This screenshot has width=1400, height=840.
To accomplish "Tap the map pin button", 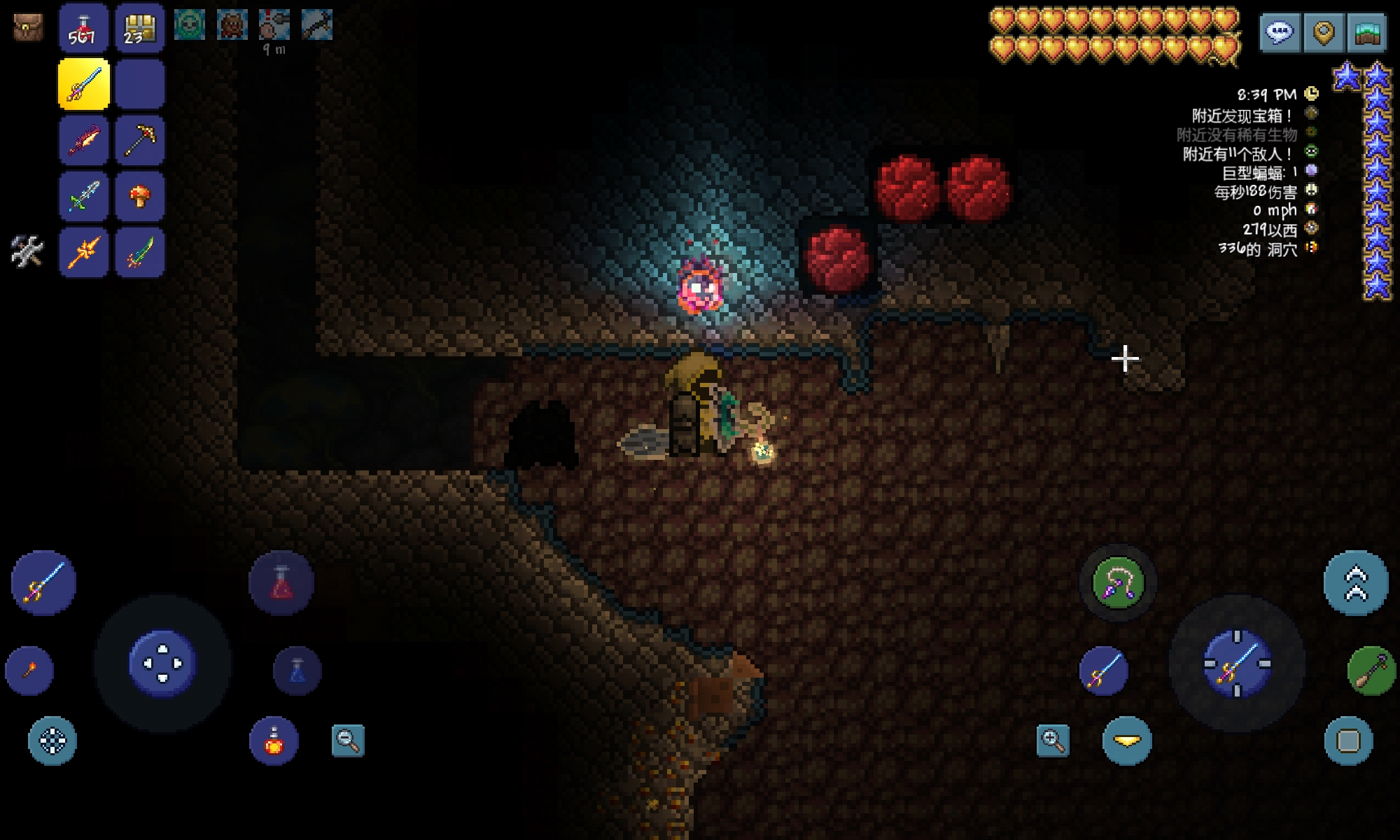I will [x=1323, y=32].
